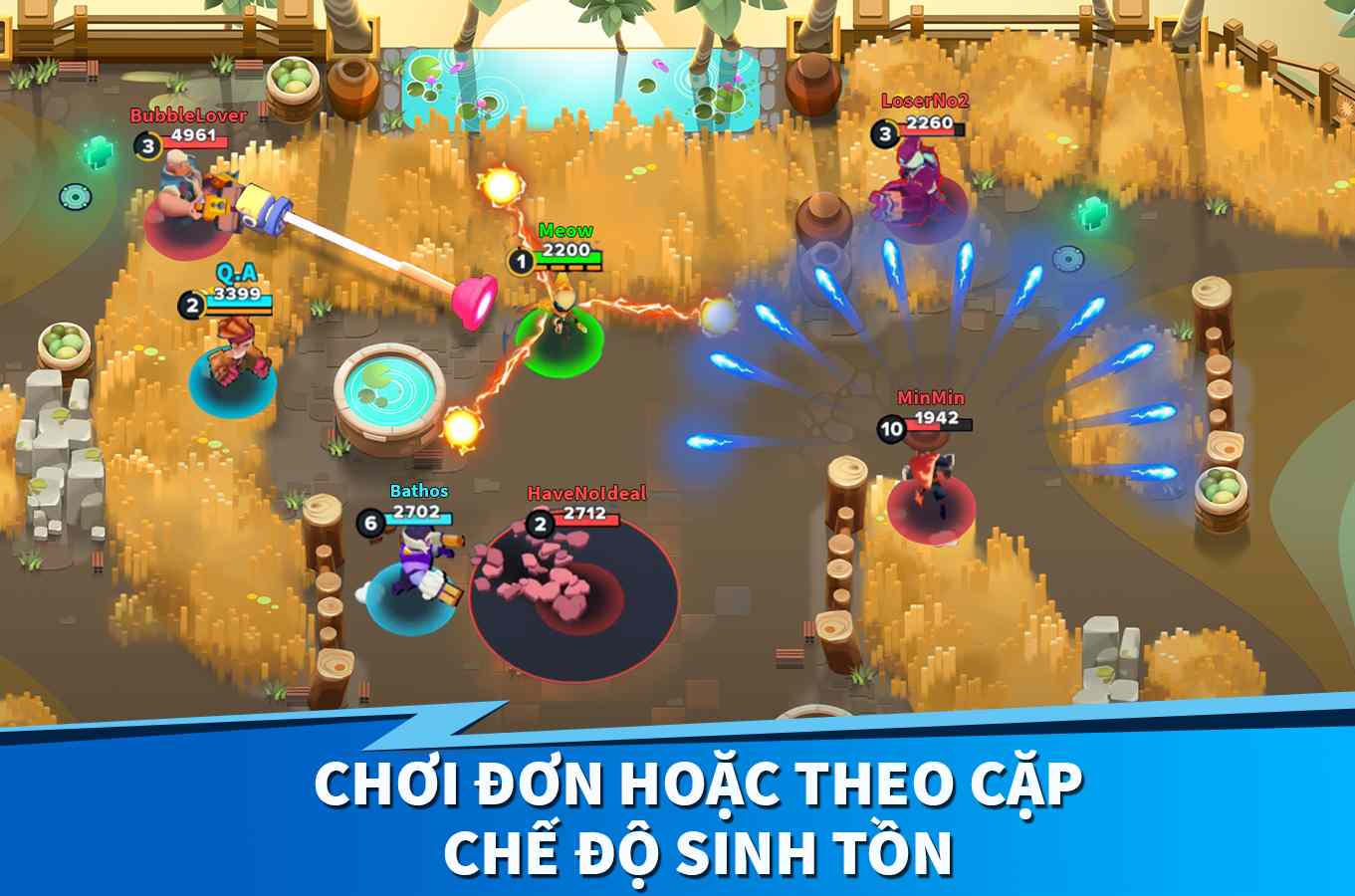Click the level 3 badge beside BubbleLover's name
Image resolution: width=1355 pixels, height=896 pixels.
click(148, 143)
